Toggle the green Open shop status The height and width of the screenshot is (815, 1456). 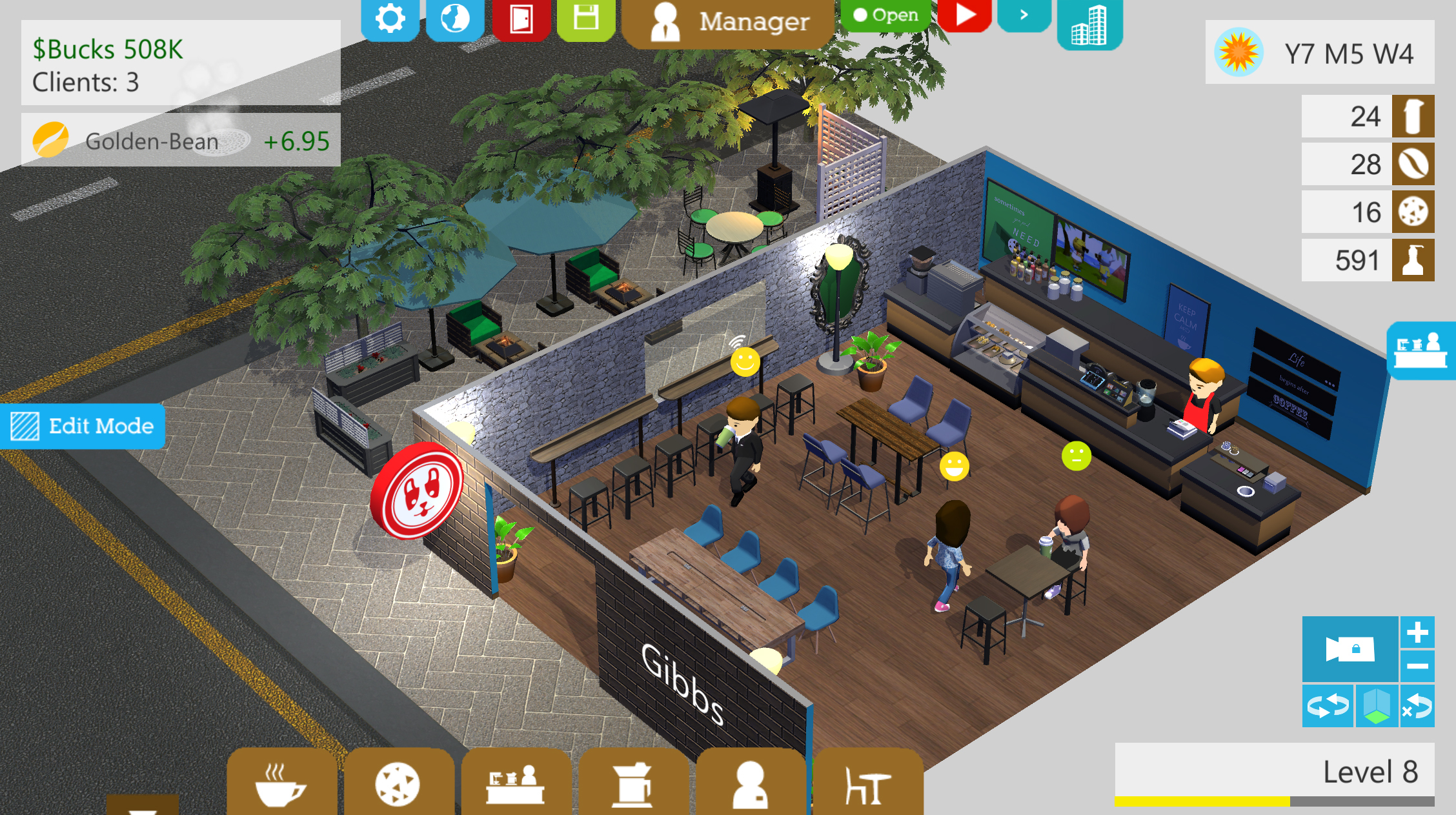[x=885, y=14]
